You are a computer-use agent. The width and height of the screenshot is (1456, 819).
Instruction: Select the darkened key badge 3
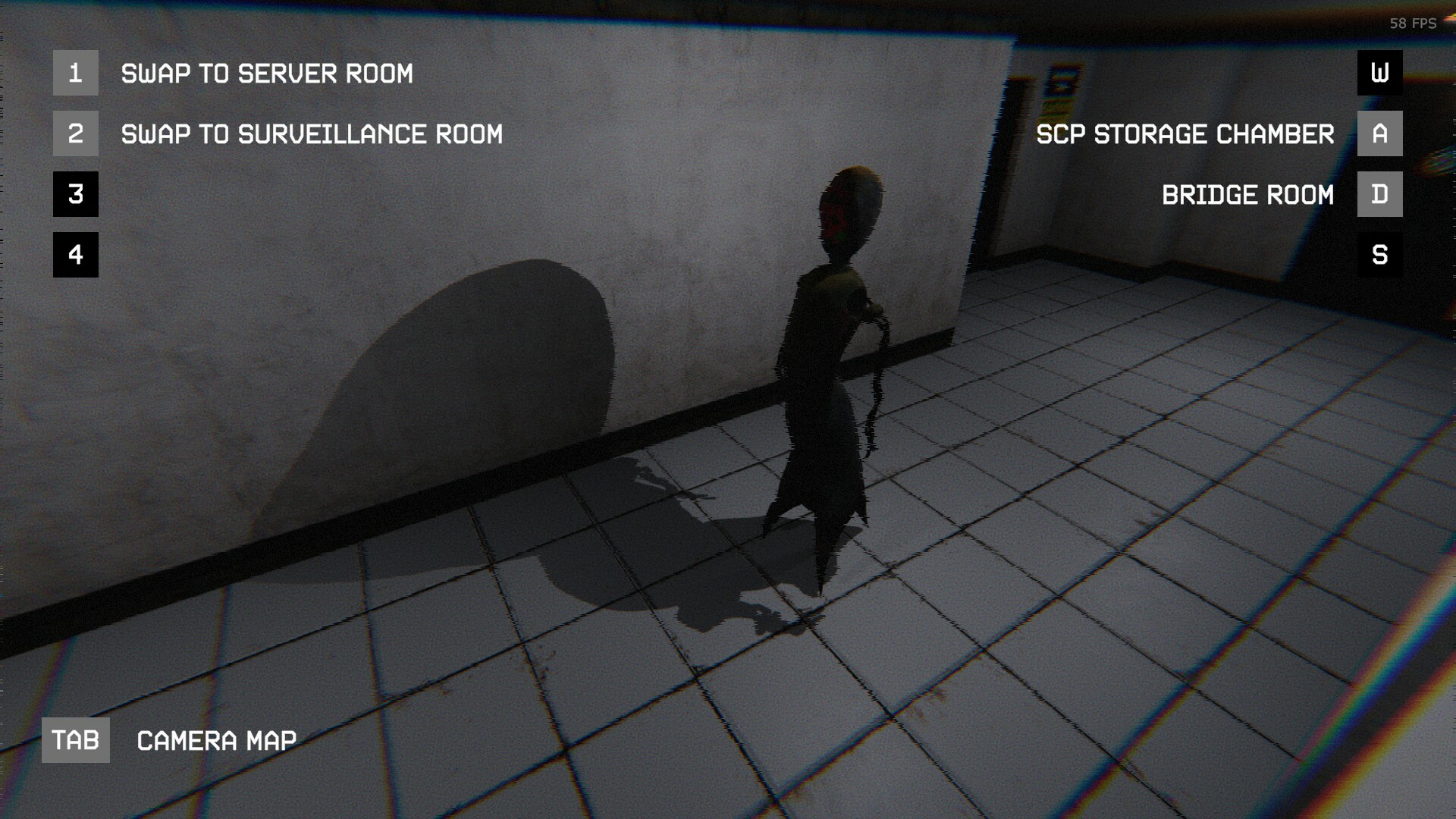coord(75,195)
